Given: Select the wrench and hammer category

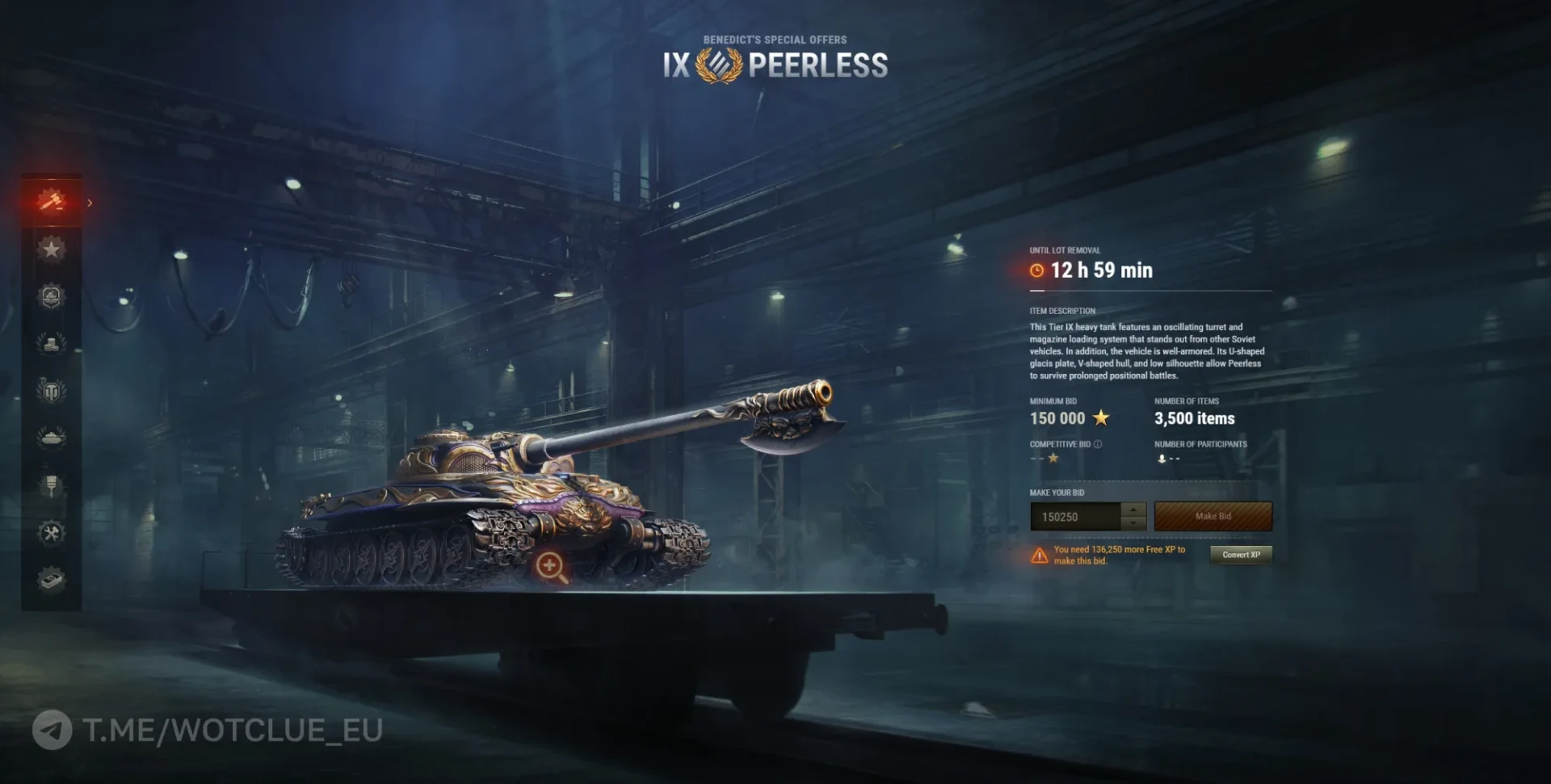Looking at the screenshot, I should 51,533.
